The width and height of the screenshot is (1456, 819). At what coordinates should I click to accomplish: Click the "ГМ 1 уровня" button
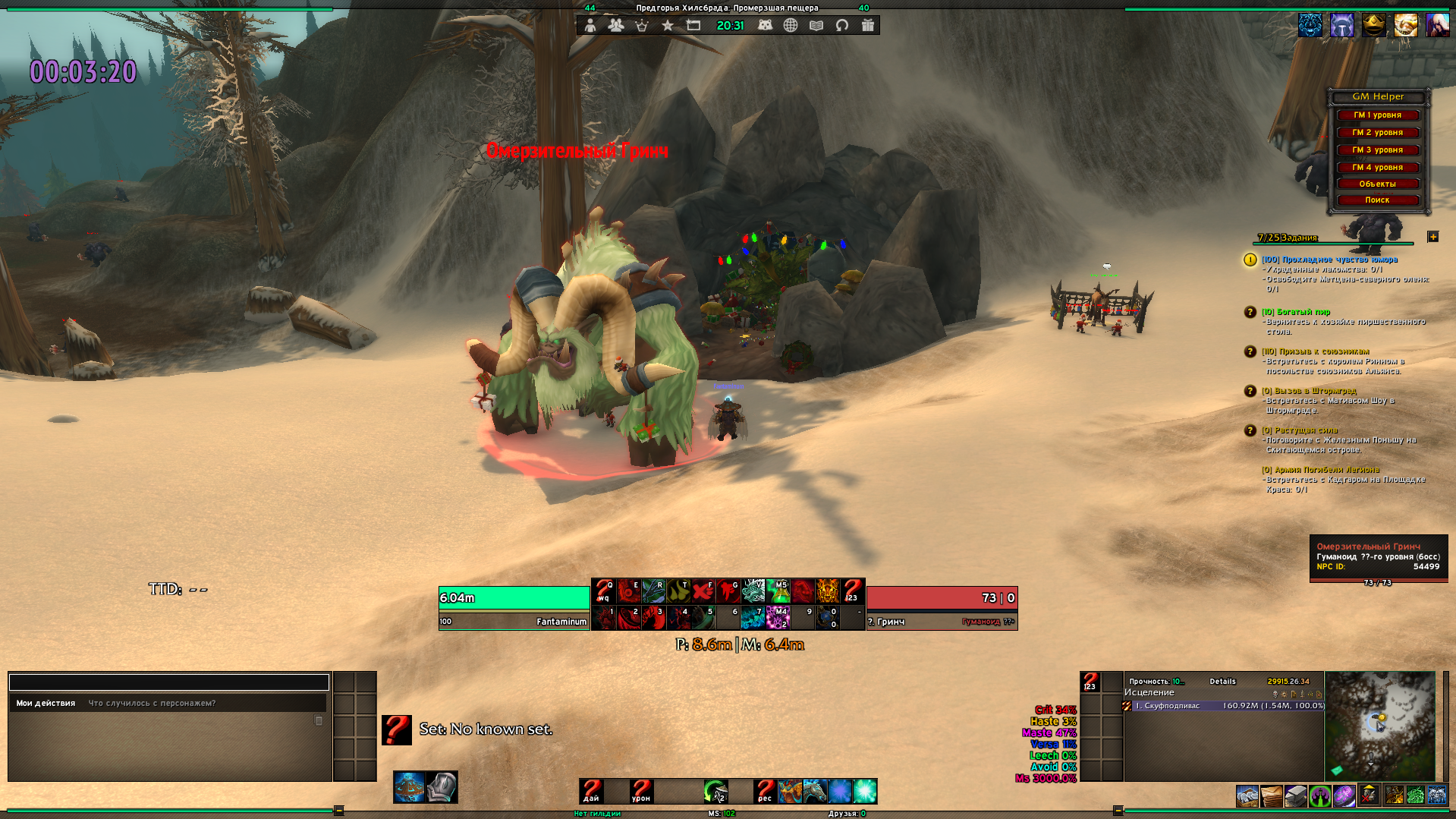pyautogui.click(x=1377, y=115)
